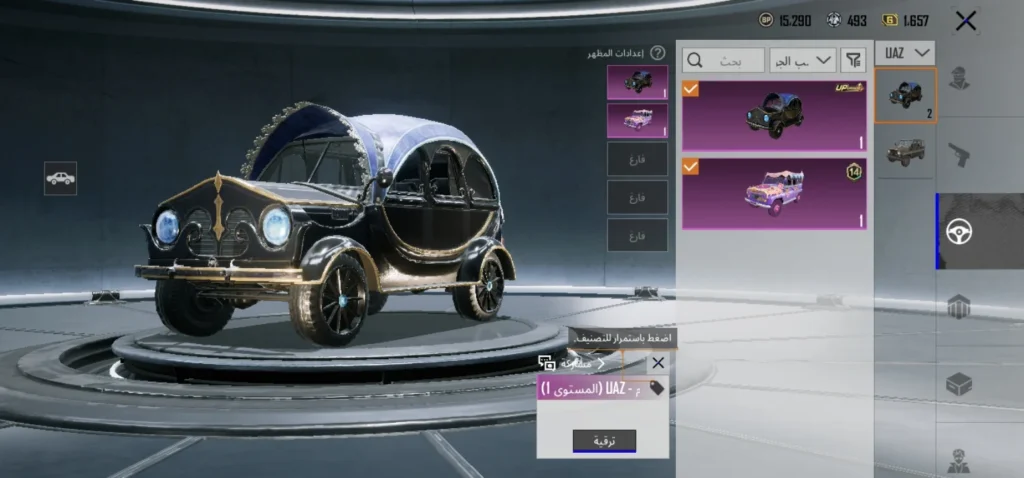Viewport: 1024px width, 478px height.
Task: Open the filter funnel button
Action: pos(853,61)
